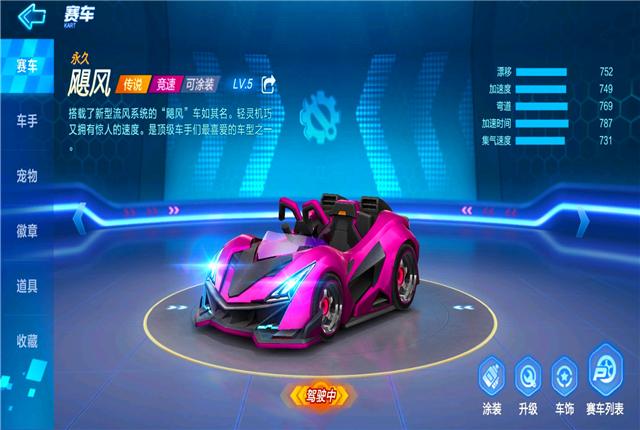The height and width of the screenshot is (430, 640).
Task: Switch to the 收藏 tab
Action: pyautogui.click(x=27, y=341)
